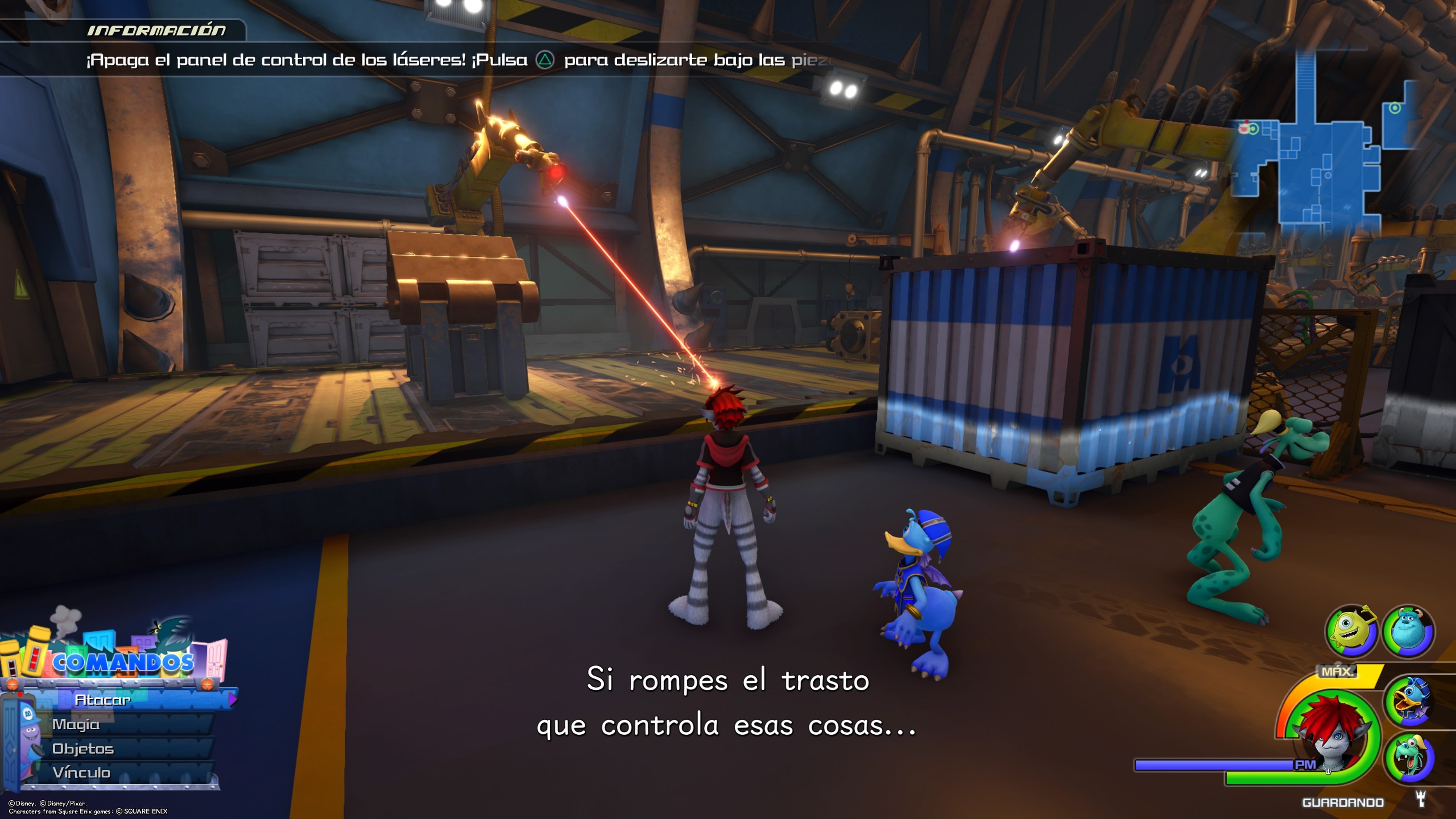Open the Magia command list
Viewport: 1456px width, 819px height.
(76, 725)
